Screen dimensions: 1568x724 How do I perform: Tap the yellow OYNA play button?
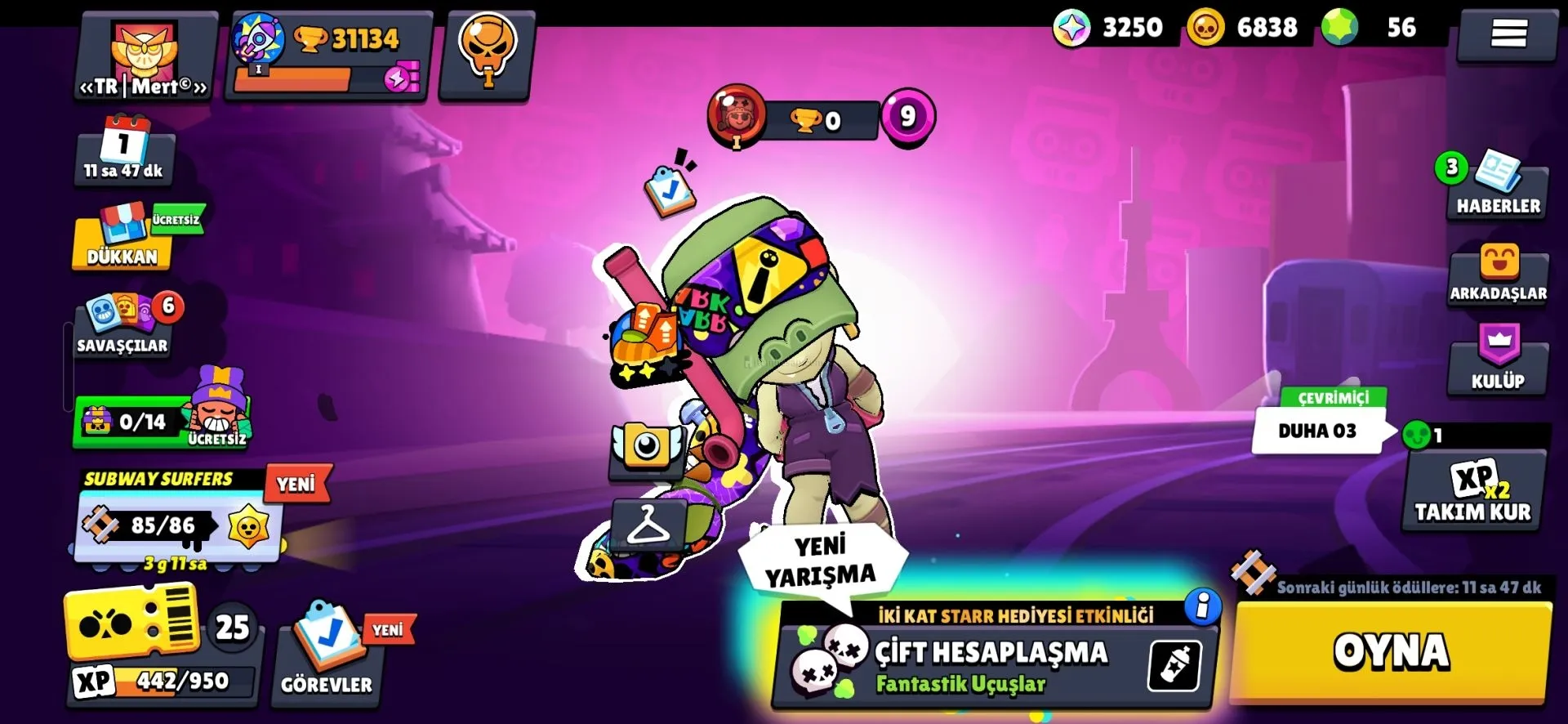click(1391, 652)
